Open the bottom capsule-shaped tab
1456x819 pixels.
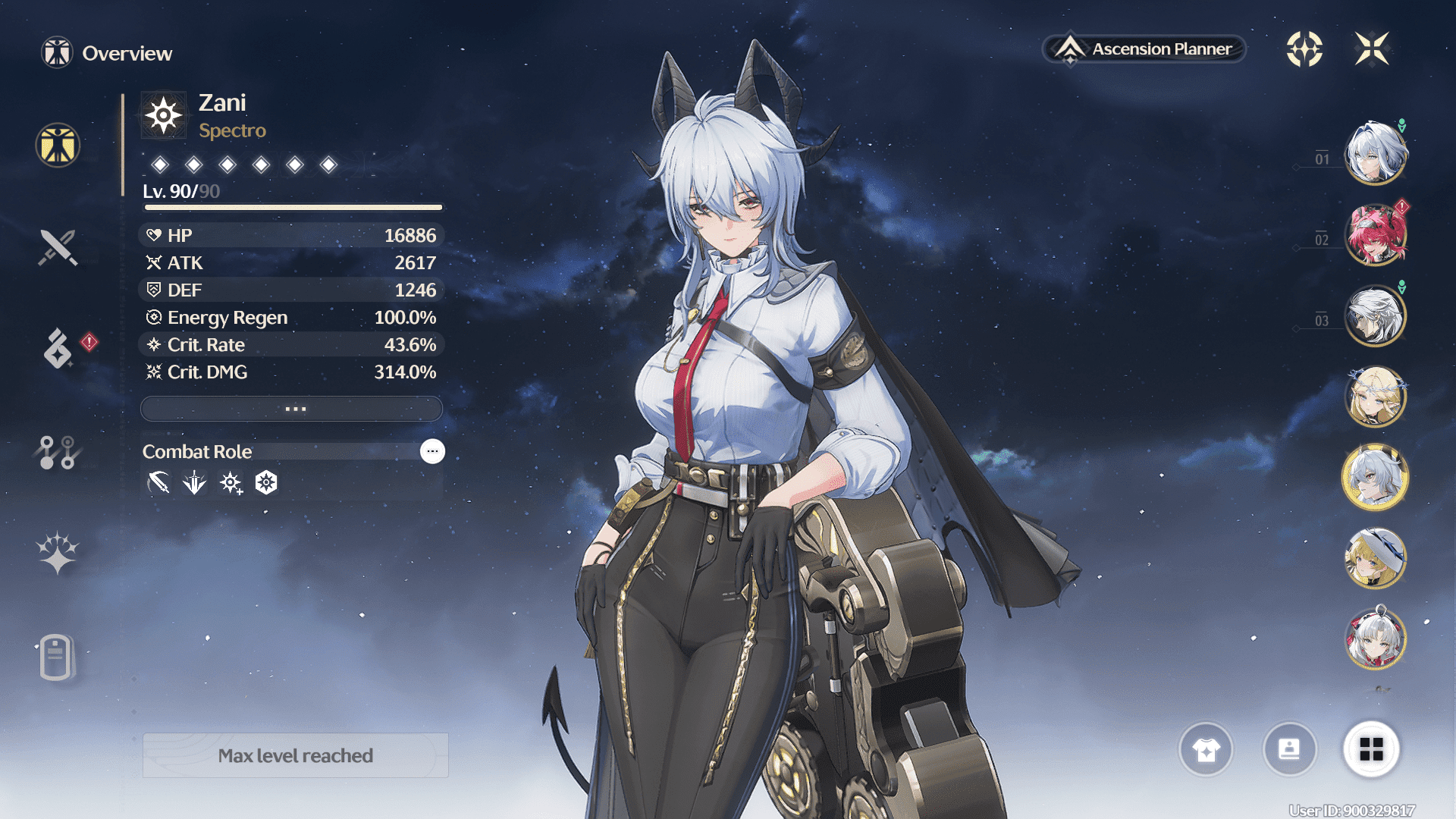point(56,657)
